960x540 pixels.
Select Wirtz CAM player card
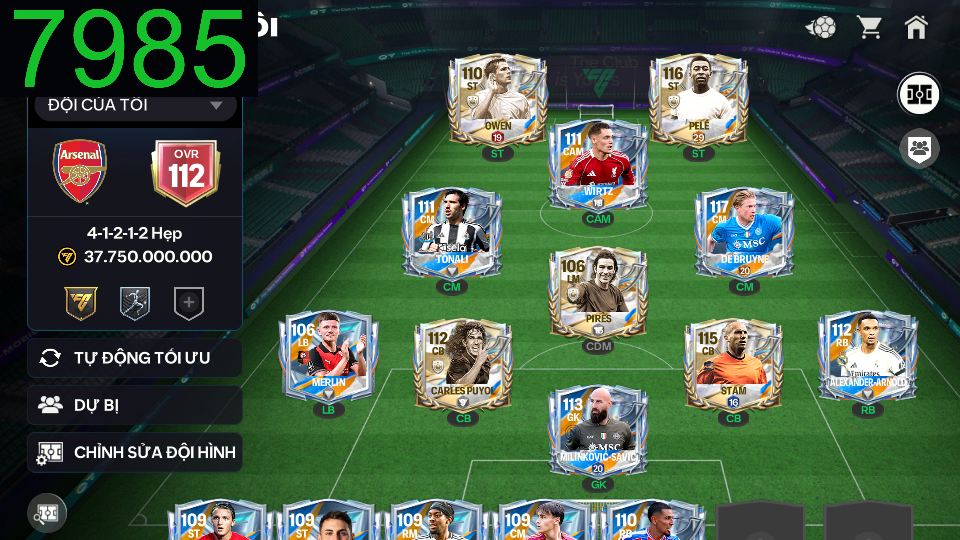click(x=598, y=166)
